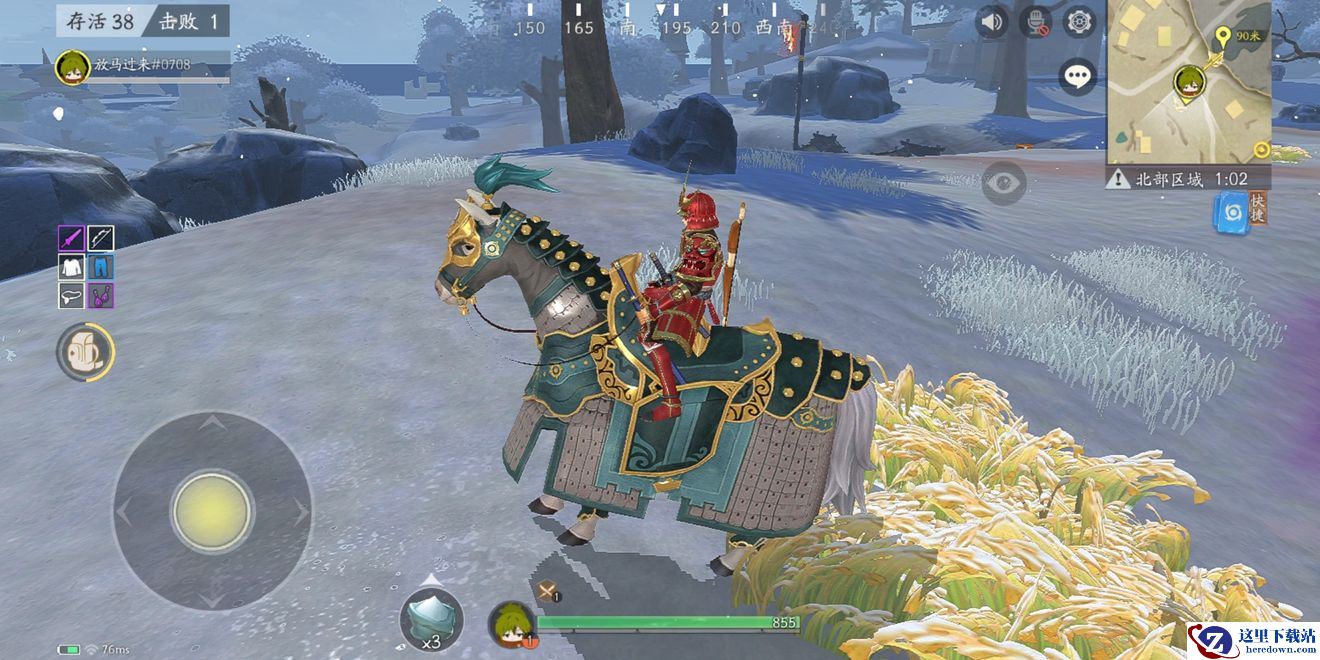Tap the yellow virtual joystick knob
Viewport: 1320px width, 660px height.
tap(211, 512)
